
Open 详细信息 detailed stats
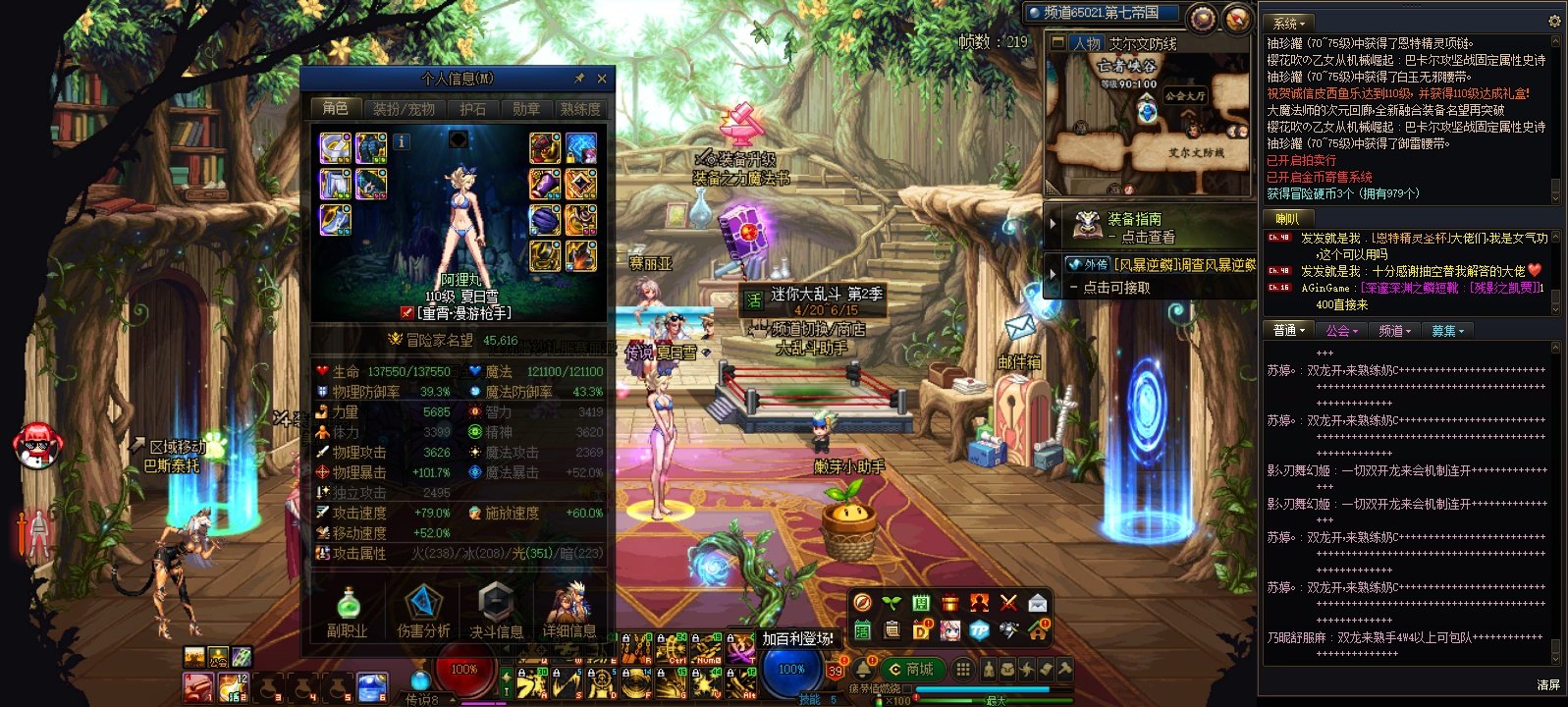point(569,611)
